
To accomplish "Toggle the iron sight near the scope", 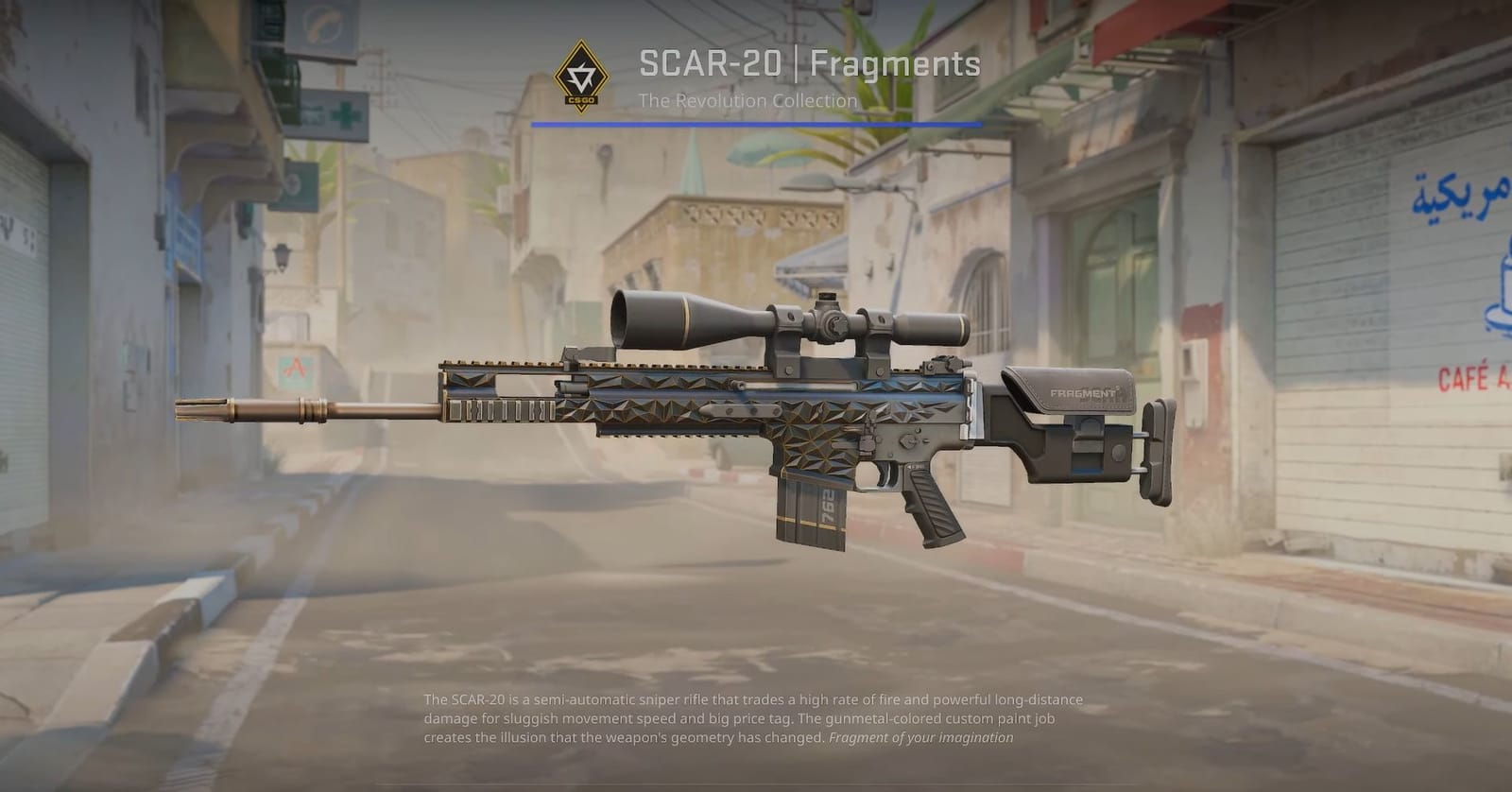I will tap(942, 364).
